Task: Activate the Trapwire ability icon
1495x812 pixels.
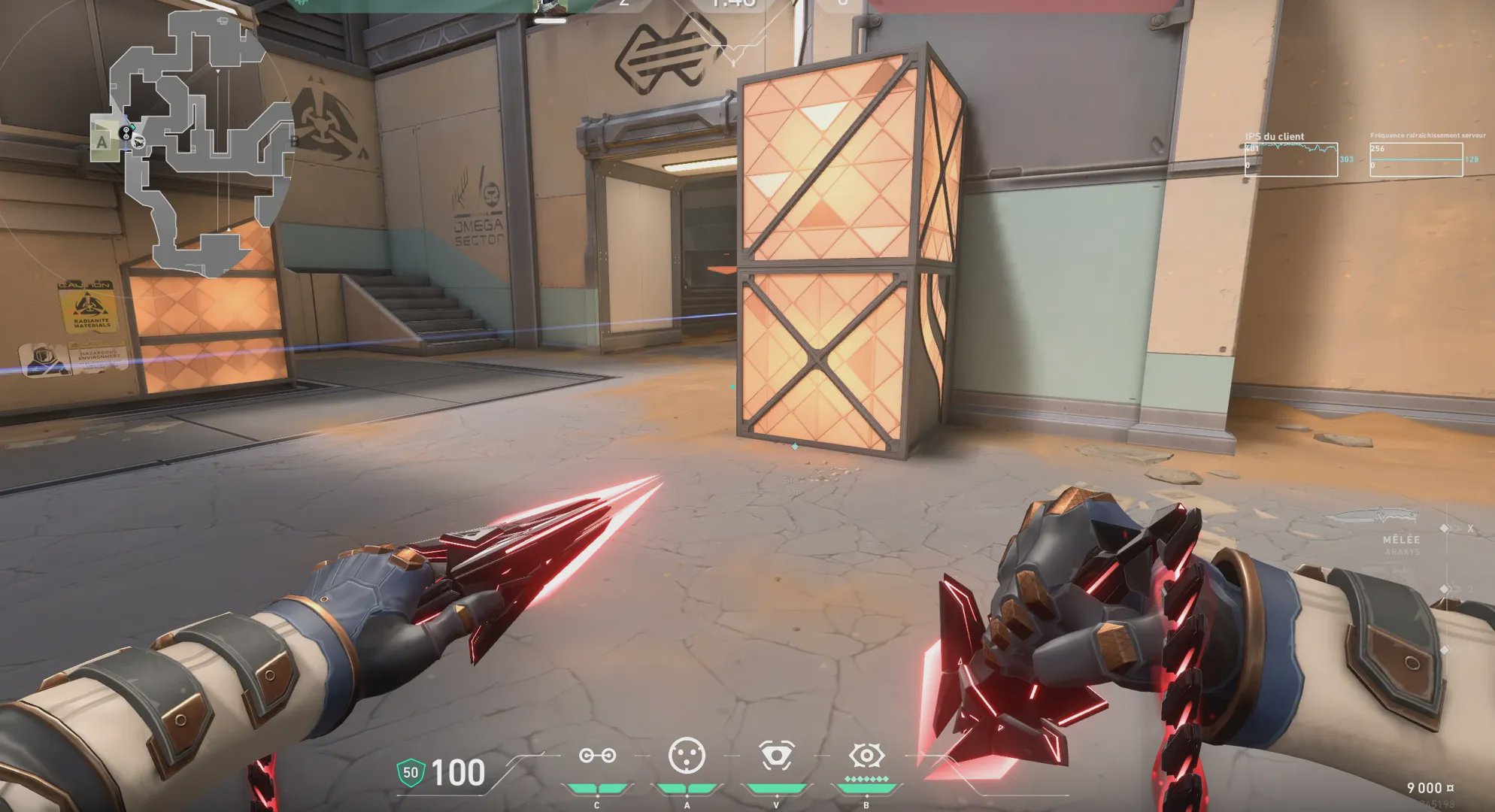Action: 598,755
